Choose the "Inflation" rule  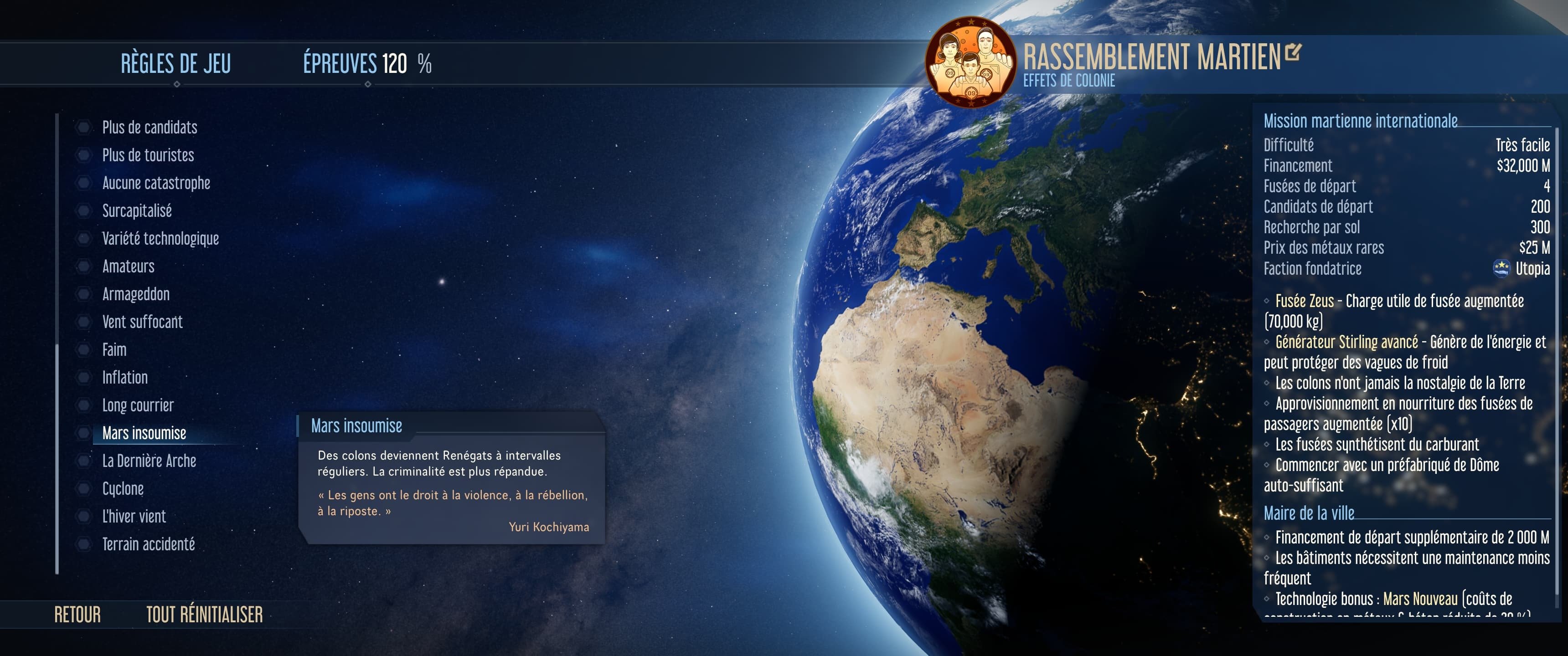point(125,377)
